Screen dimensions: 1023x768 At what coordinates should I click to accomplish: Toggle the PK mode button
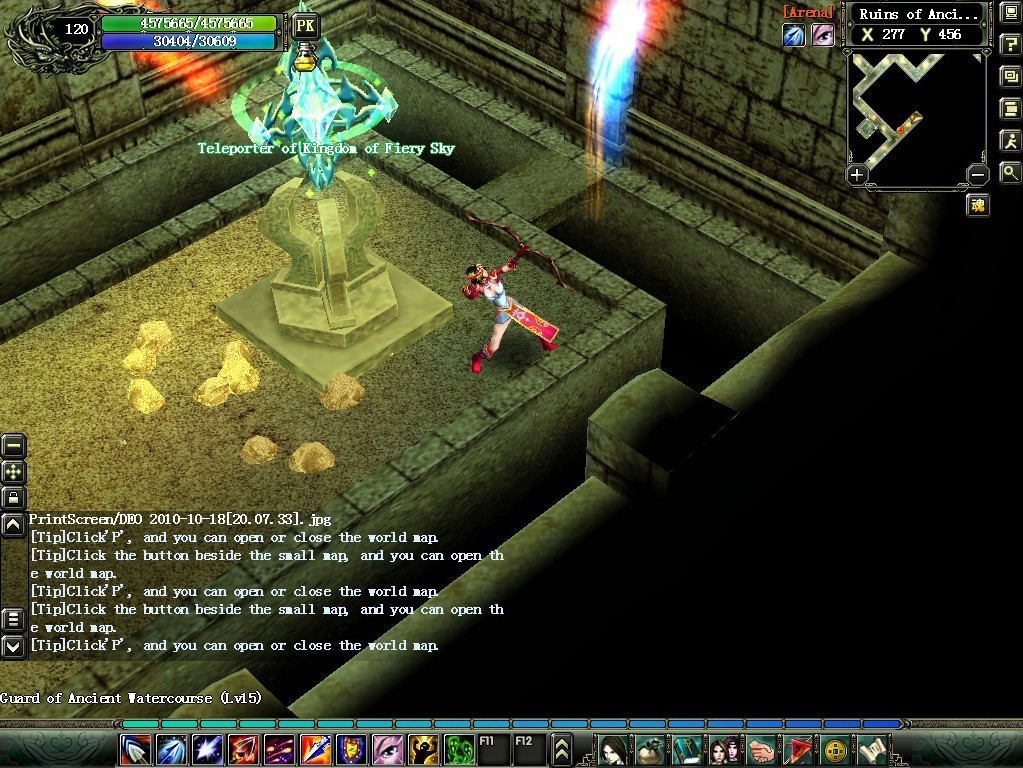pyautogui.click(x=305, y=26)
